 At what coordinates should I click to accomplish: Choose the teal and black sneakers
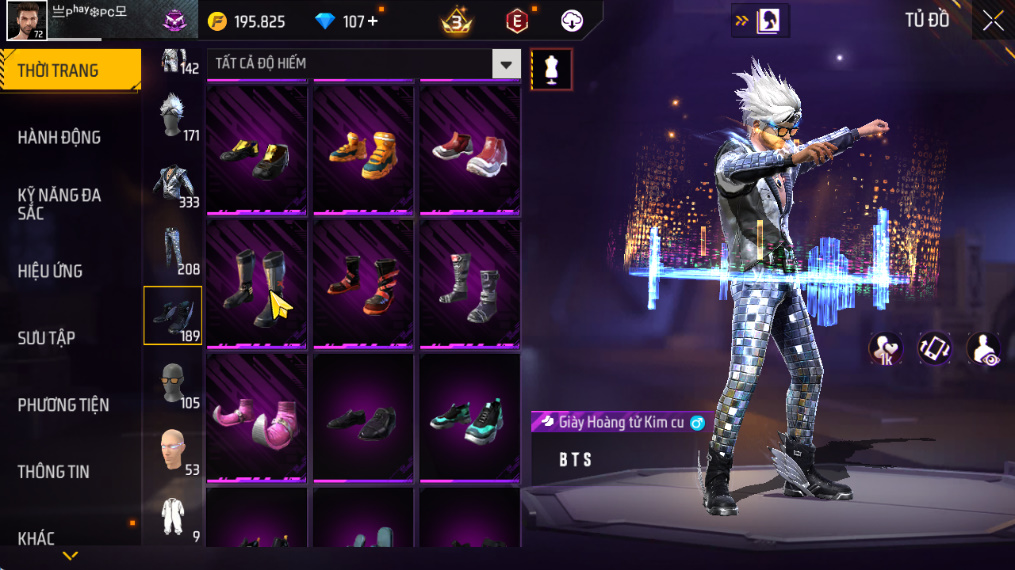[x=469, y=417]
